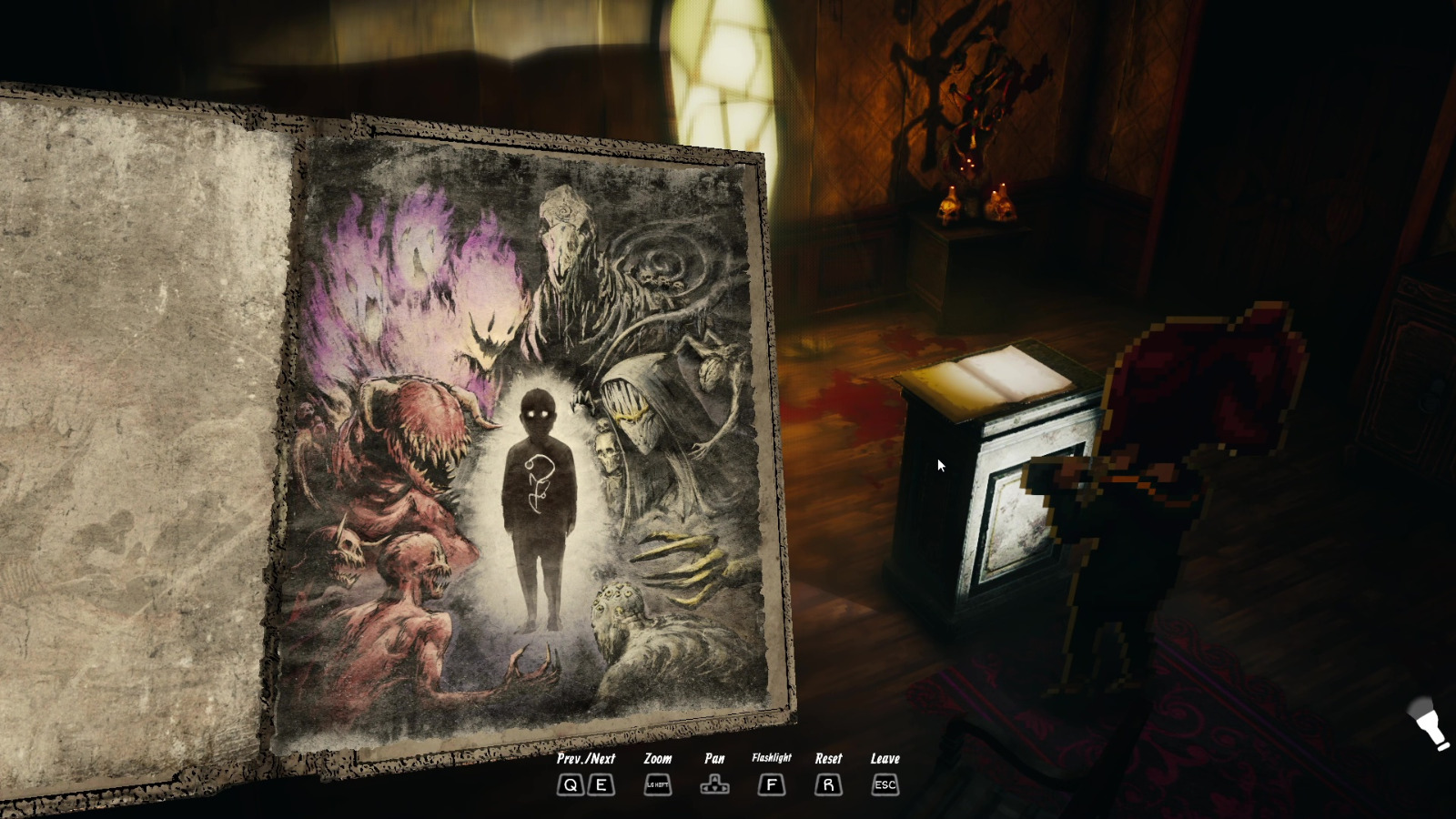Click the Pan label in the control bar

[715, 757]
